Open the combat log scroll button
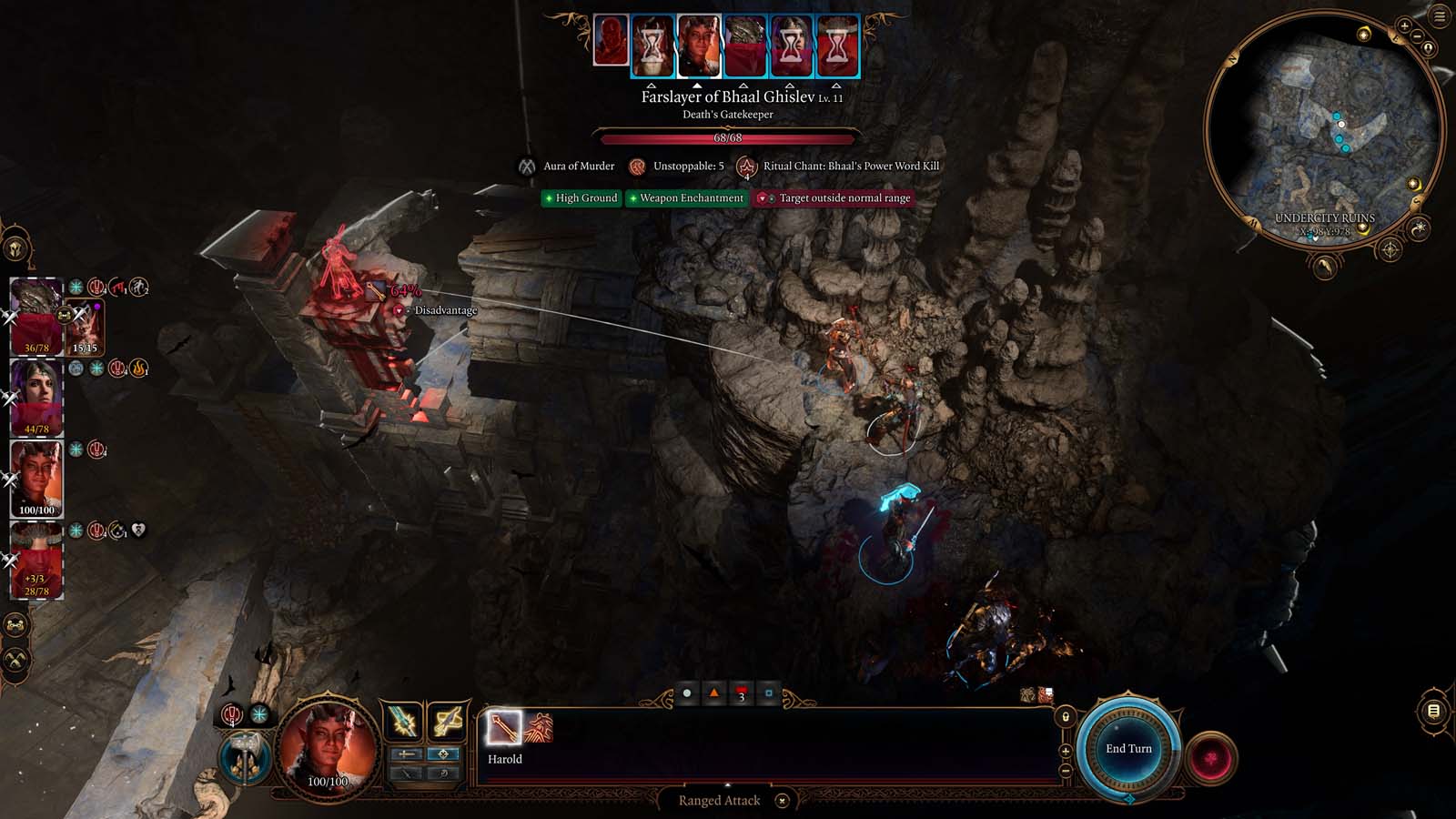This screenshot has width=1456, height=819. 1433,711
